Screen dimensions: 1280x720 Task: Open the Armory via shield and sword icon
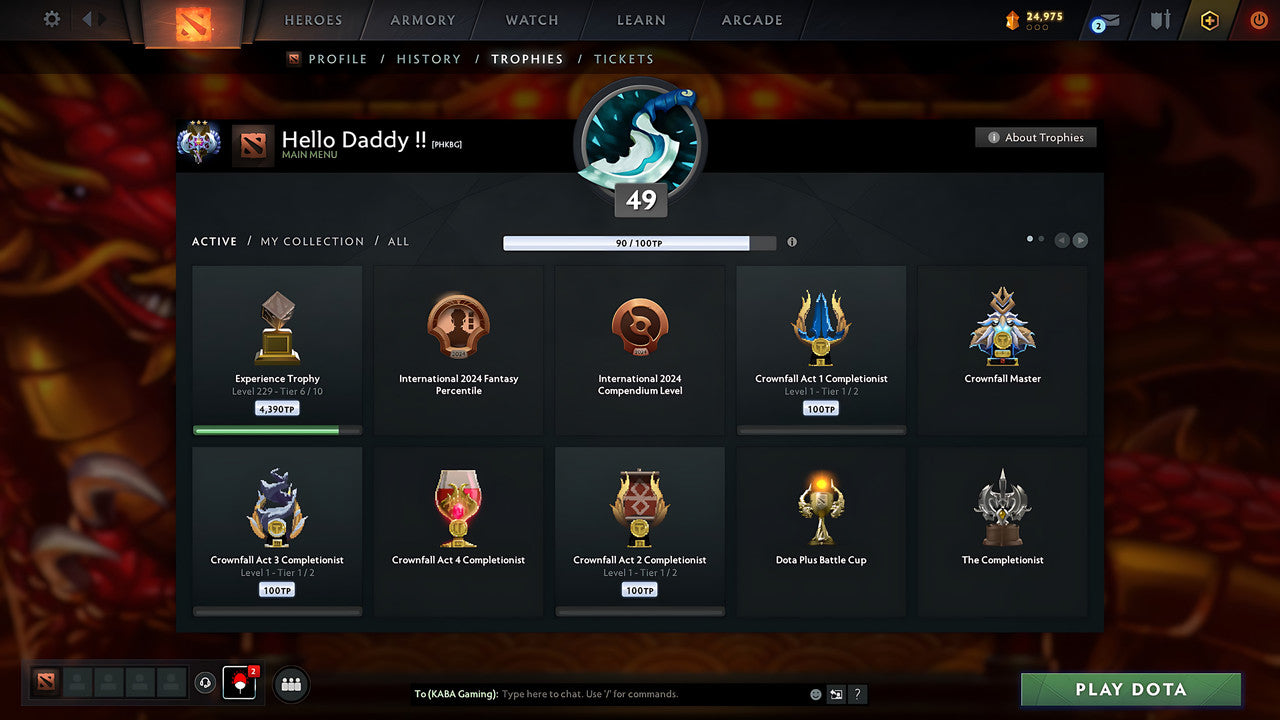(x=1158, y=19)
